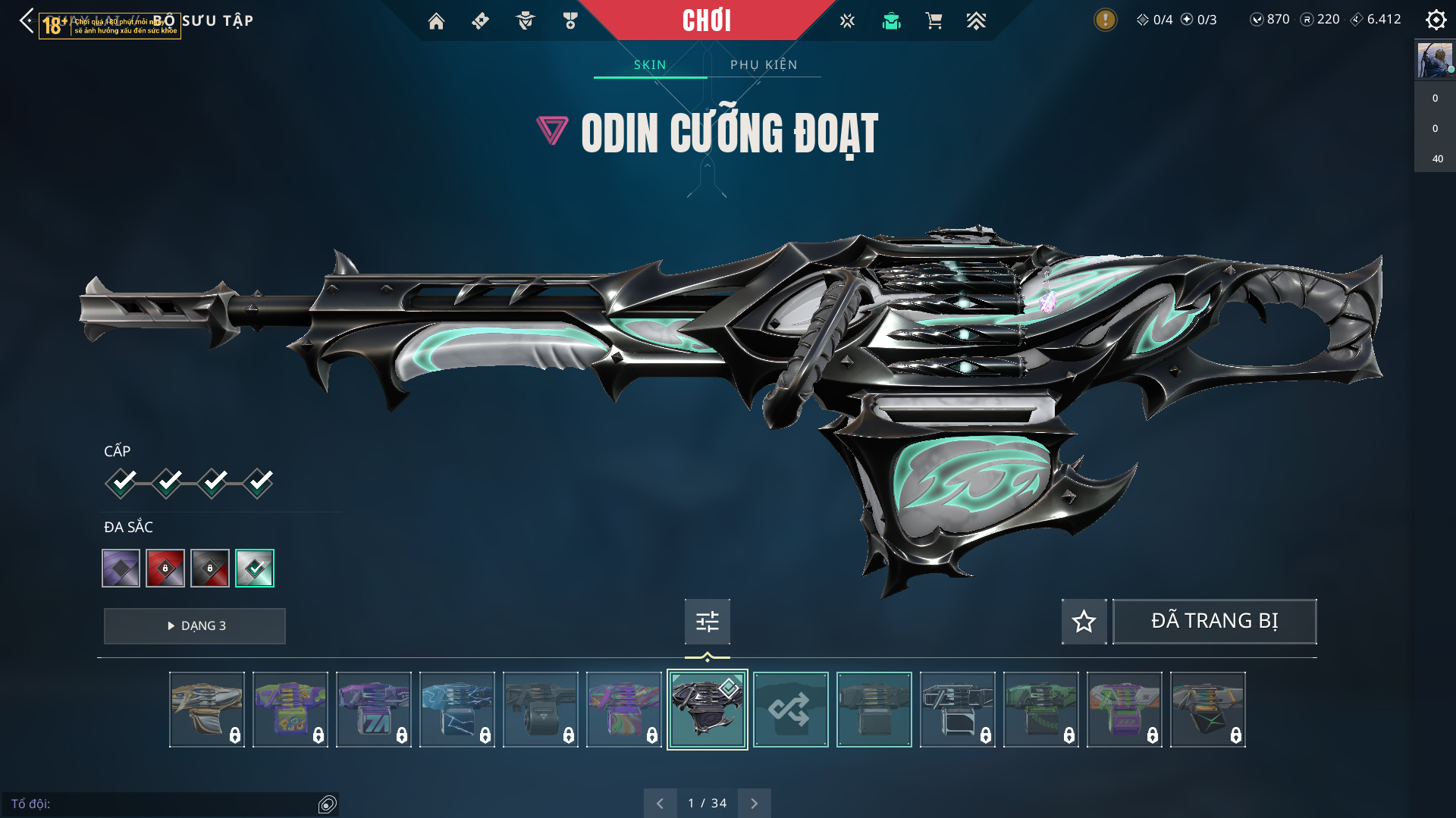Go to the home screen icon

click(436, 21)
